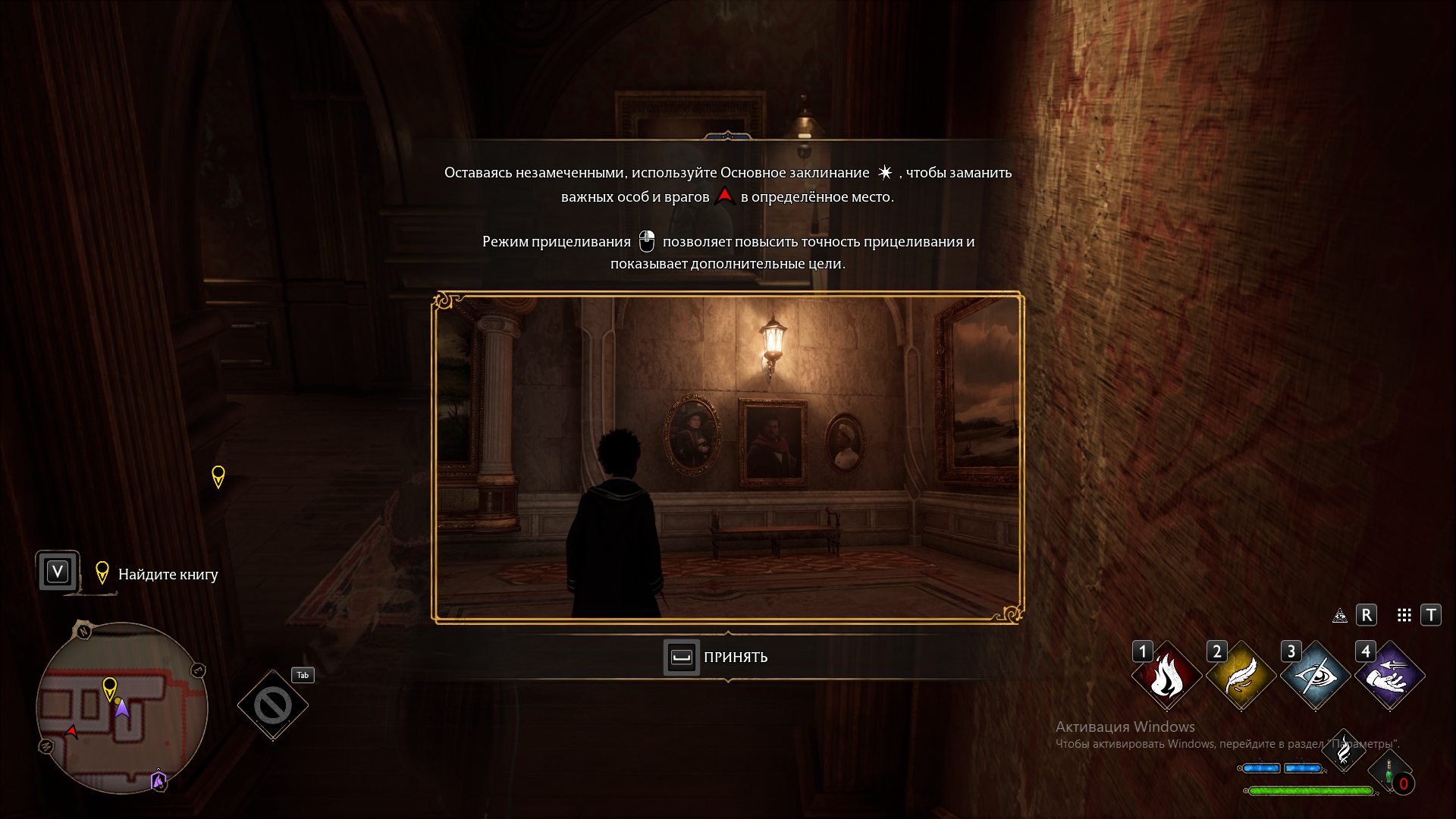1456x819 pixels.
Task: Accept the tutorial with the ПРИНЯТЬ button
Action: (717, 657)
